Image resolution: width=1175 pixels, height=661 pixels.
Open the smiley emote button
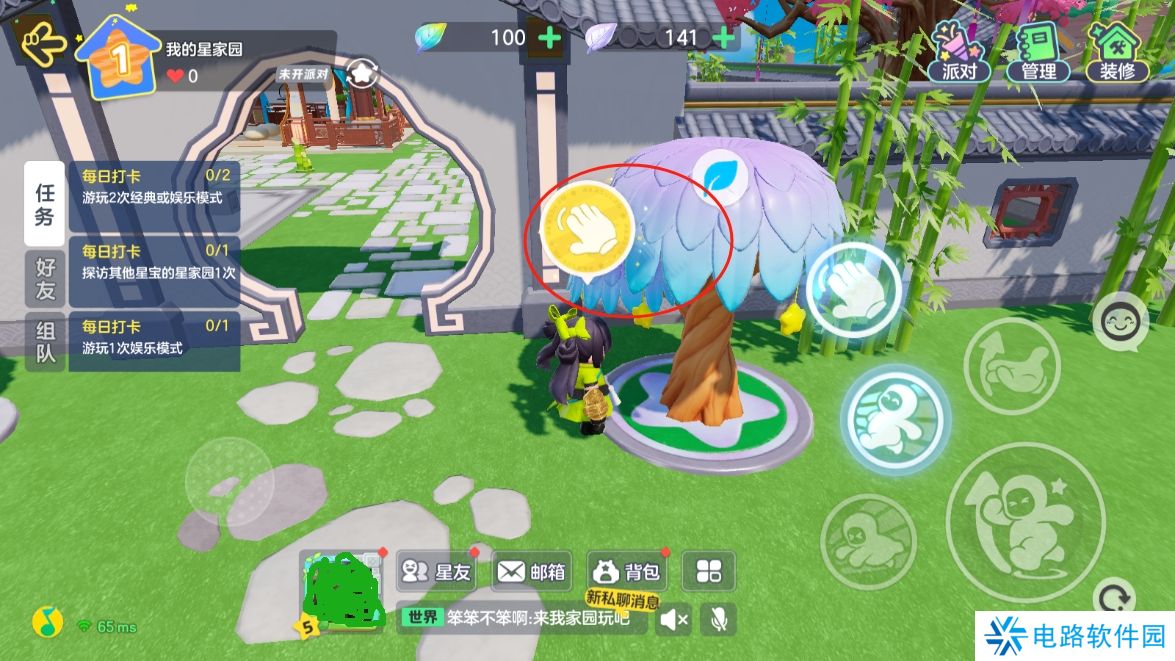click(x=1120, y=322)
